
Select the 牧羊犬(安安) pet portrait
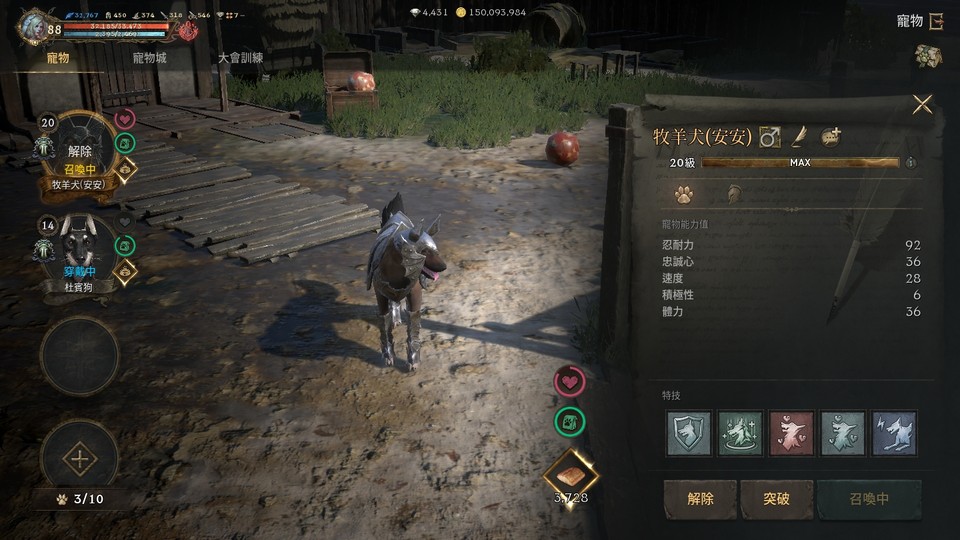coord(79,150)
